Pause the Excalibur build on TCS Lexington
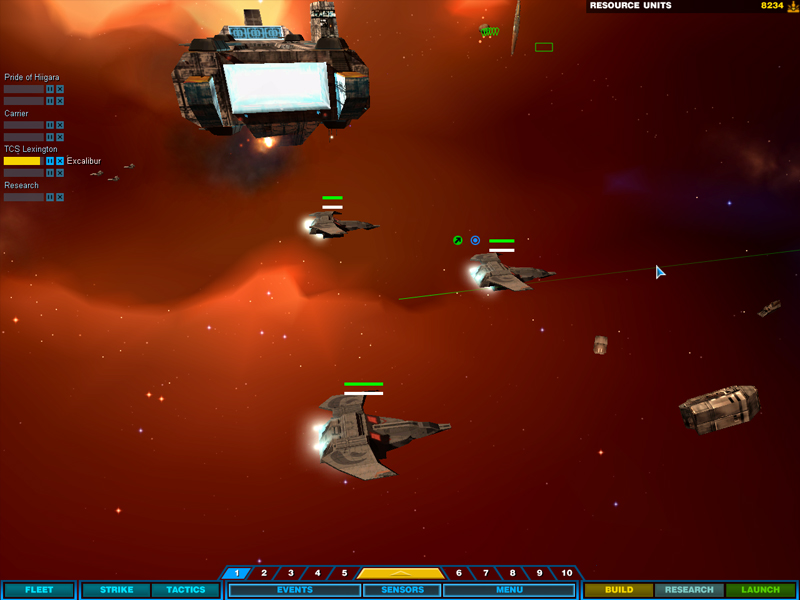The height and width of the screenshot is (600, 800). coord(50,161)
